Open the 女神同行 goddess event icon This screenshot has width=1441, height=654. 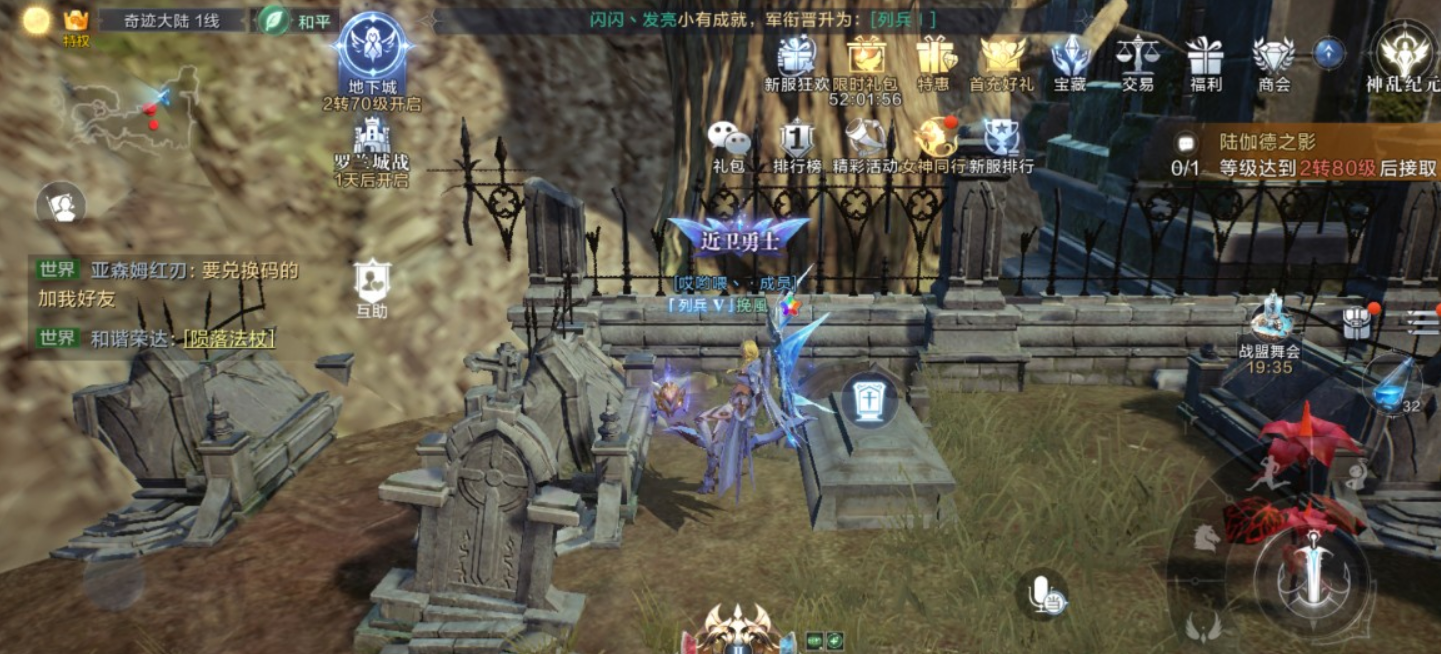pos(934,143)
